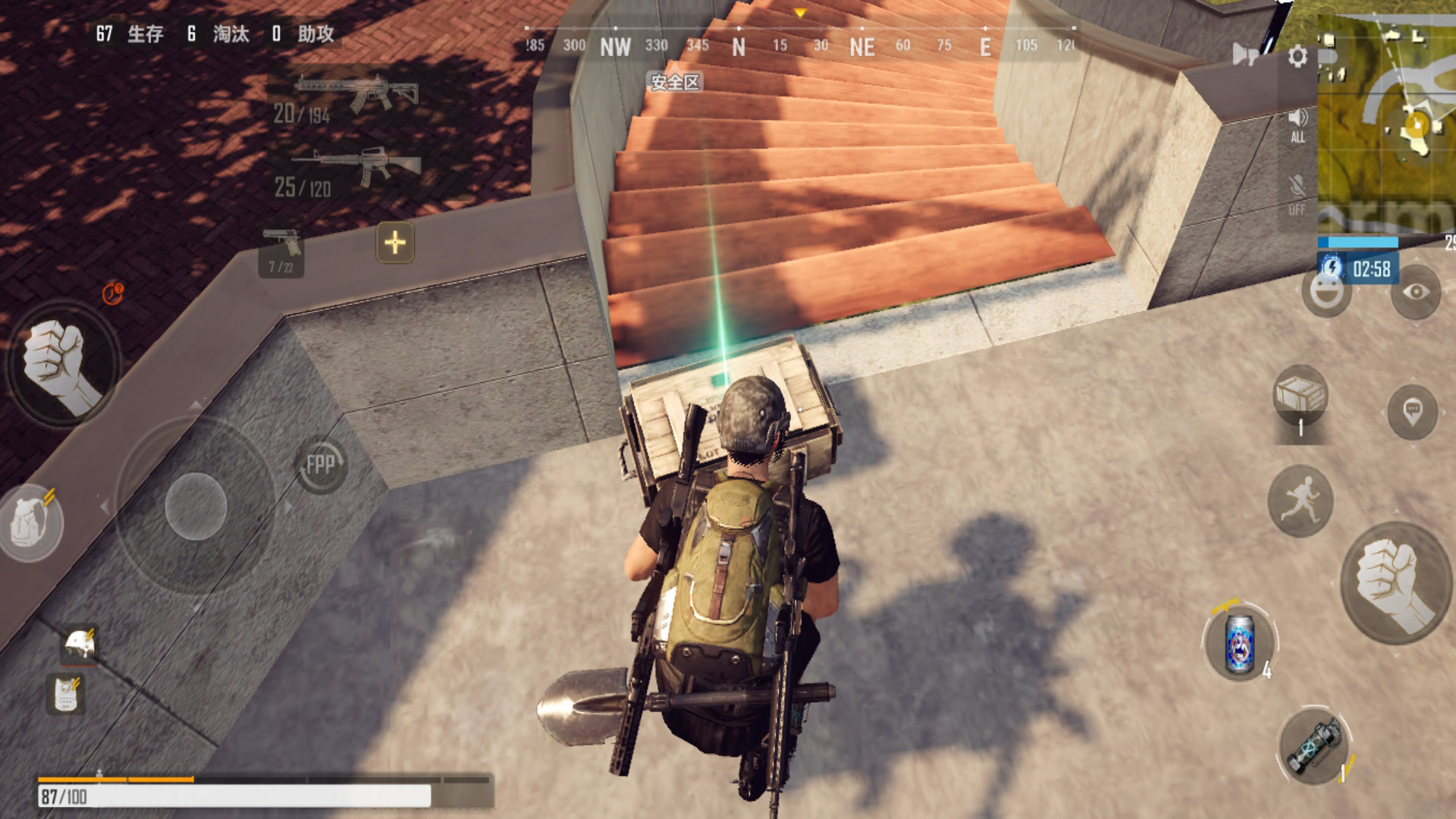This screenshot has height=819, width=1456.
Task: Expand the throwables slot plus icon
Action: pos(394,243)
